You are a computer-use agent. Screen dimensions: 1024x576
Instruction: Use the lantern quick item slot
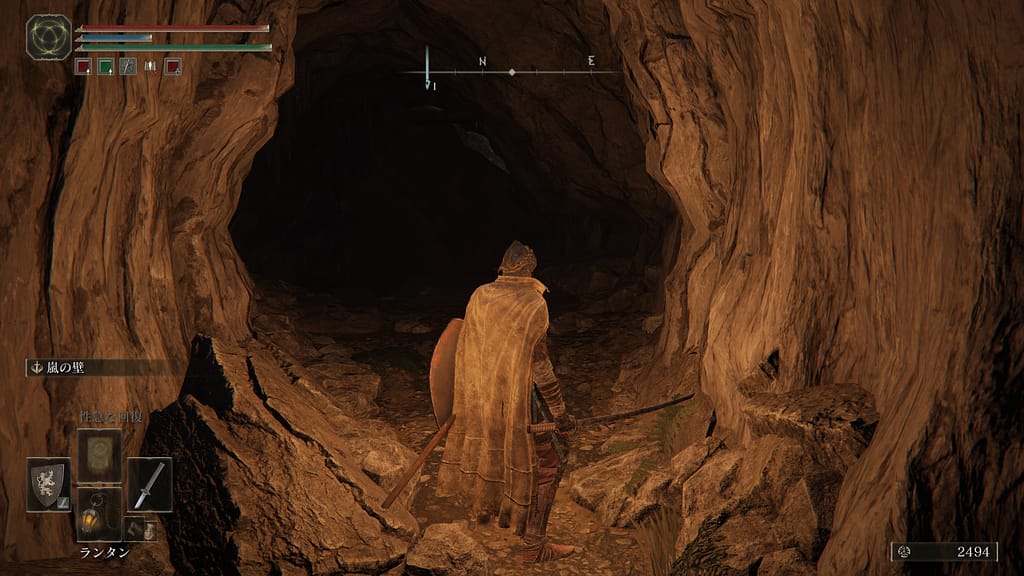(99, 514)
